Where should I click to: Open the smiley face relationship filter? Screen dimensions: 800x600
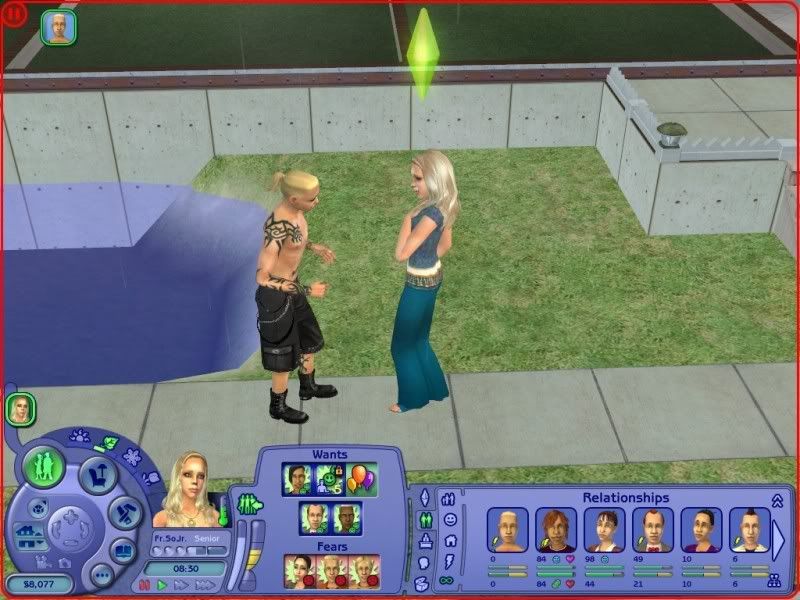449,519
